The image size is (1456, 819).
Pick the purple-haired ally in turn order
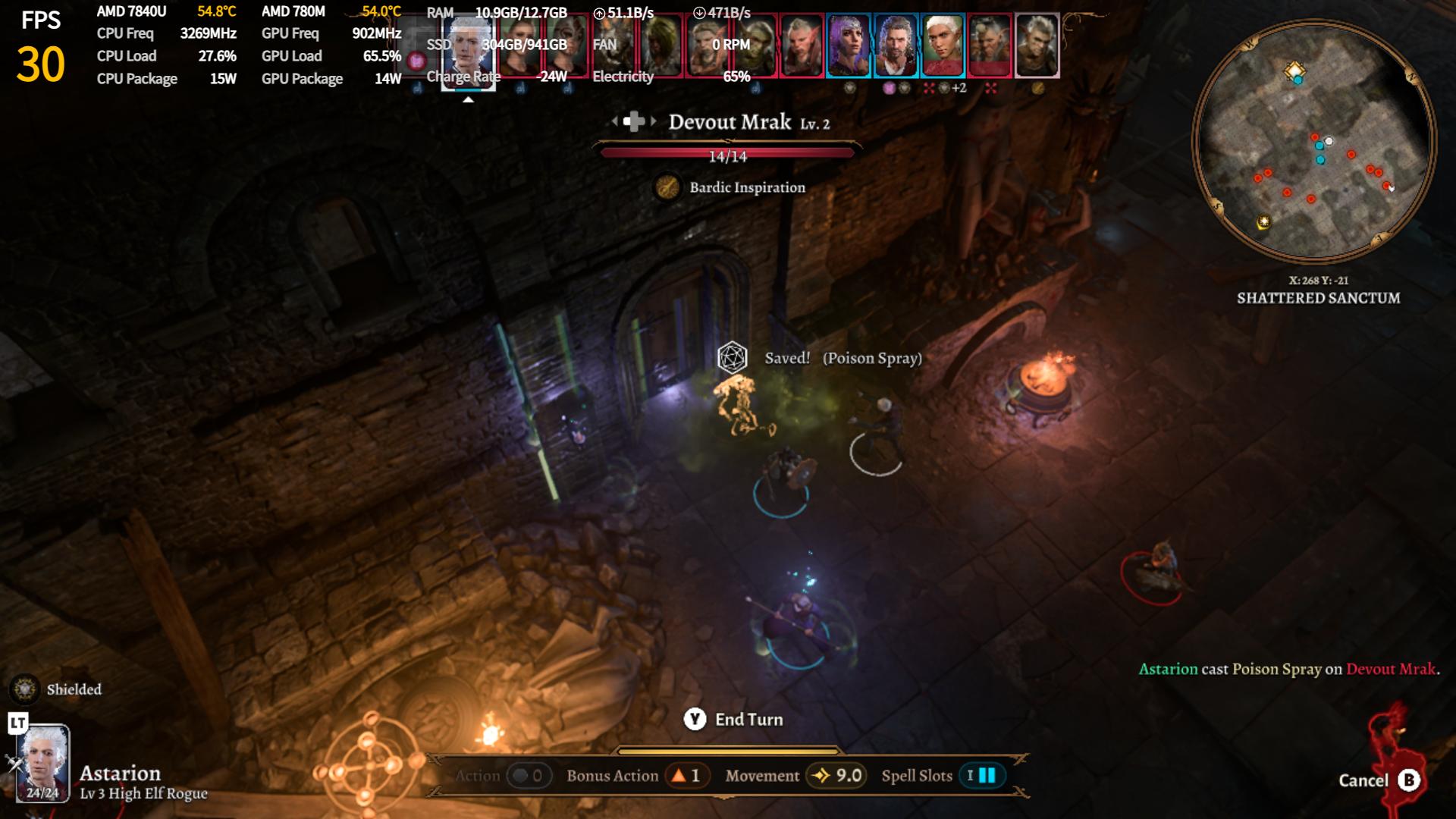click(849, 45)
